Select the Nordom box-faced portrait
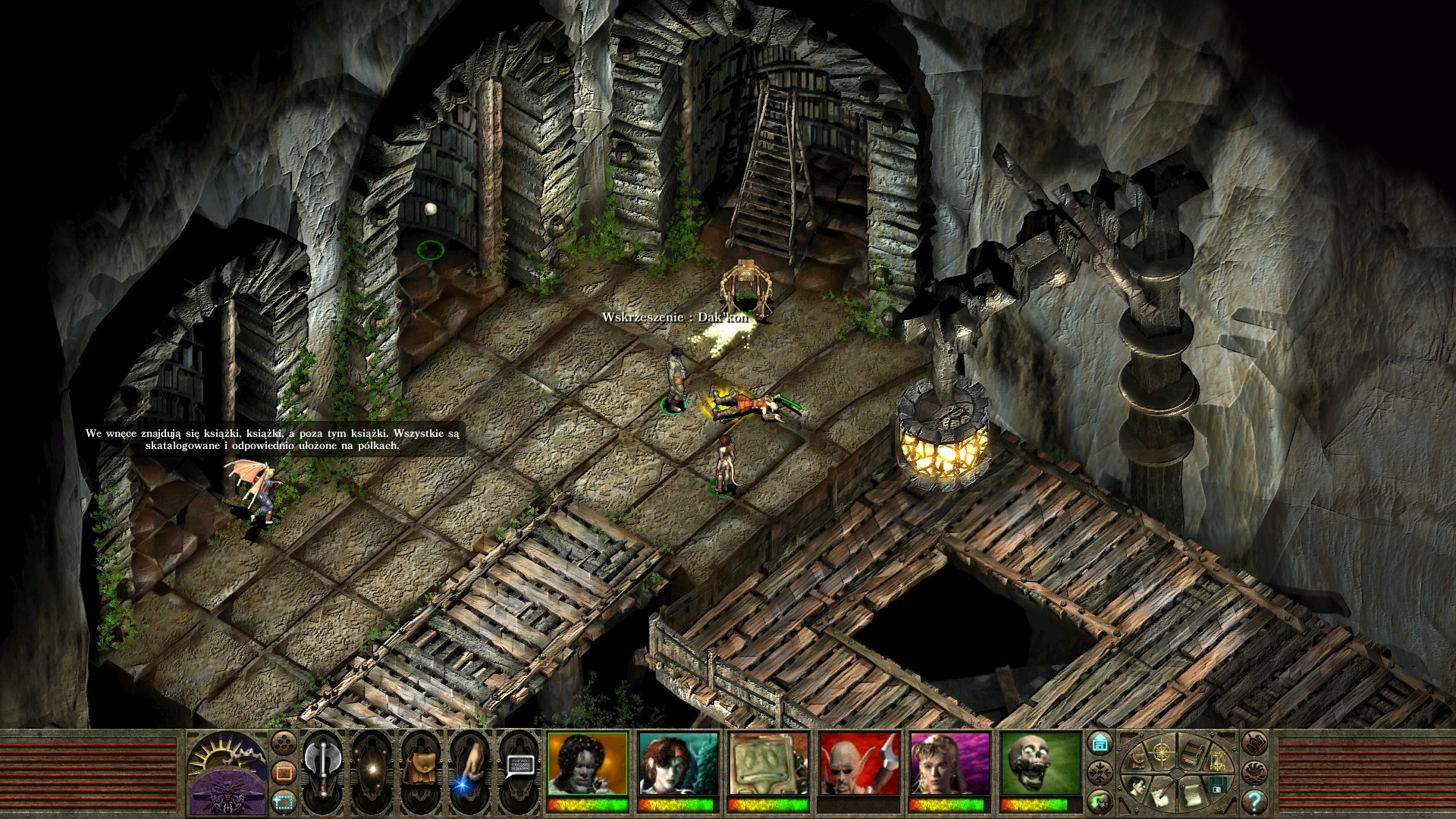 (768, 763)
